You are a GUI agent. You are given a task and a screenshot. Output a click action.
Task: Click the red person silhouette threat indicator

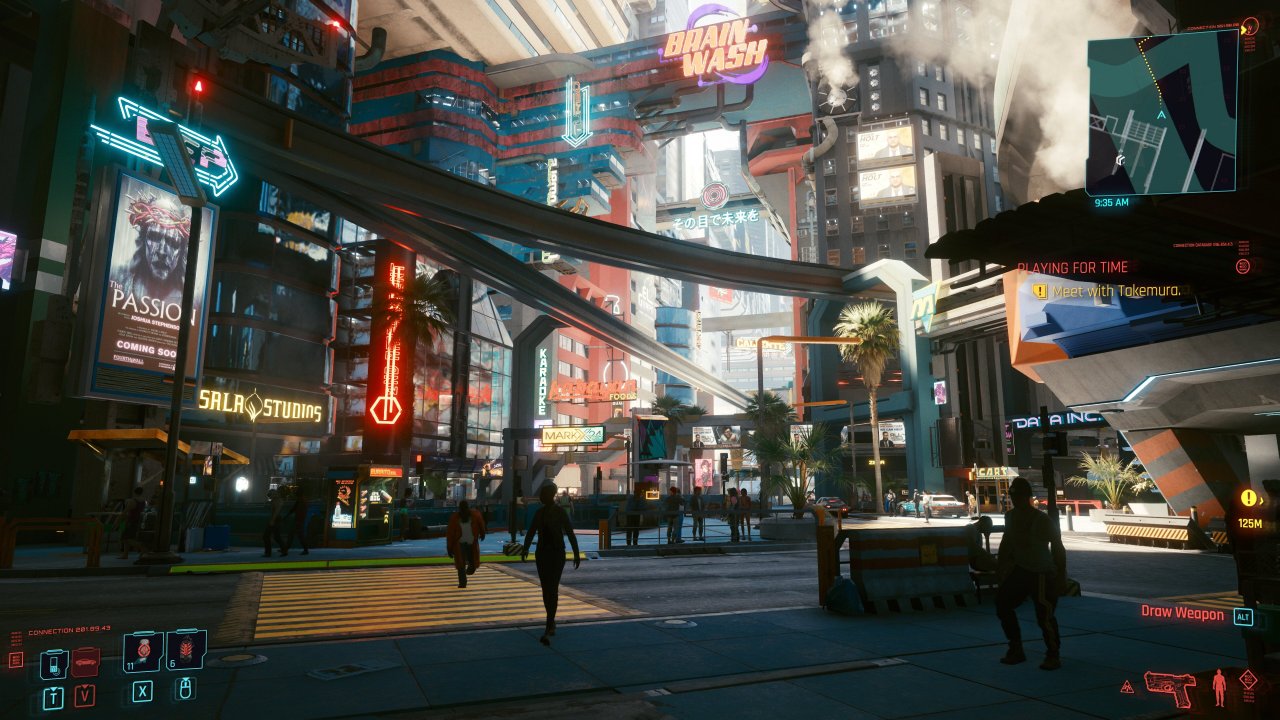(1219, 687)
